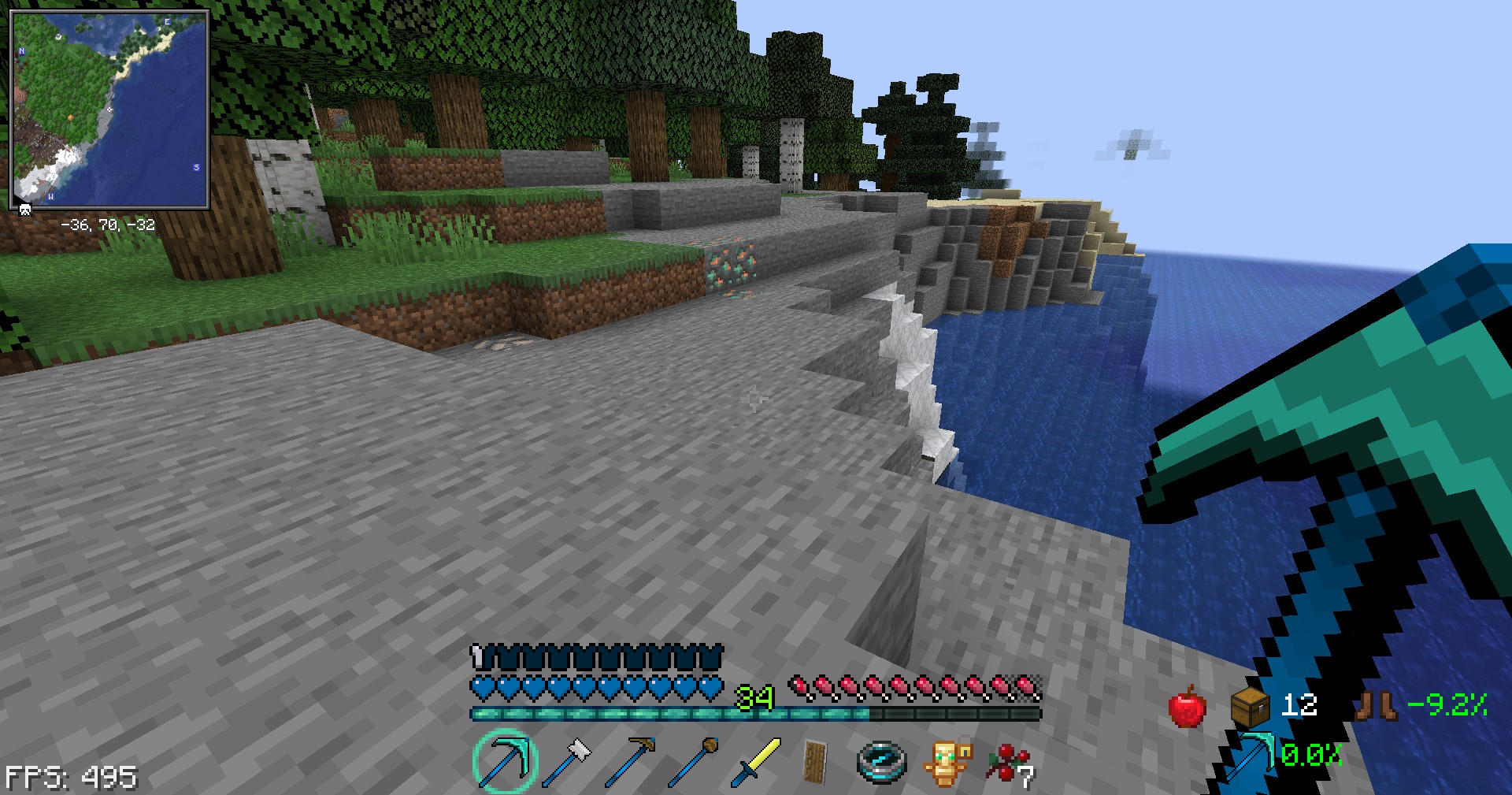Viewport: 1512px width, 795px height.
Task: Select the teal pickaxe hotbar slot
Action: click(505, 761)
